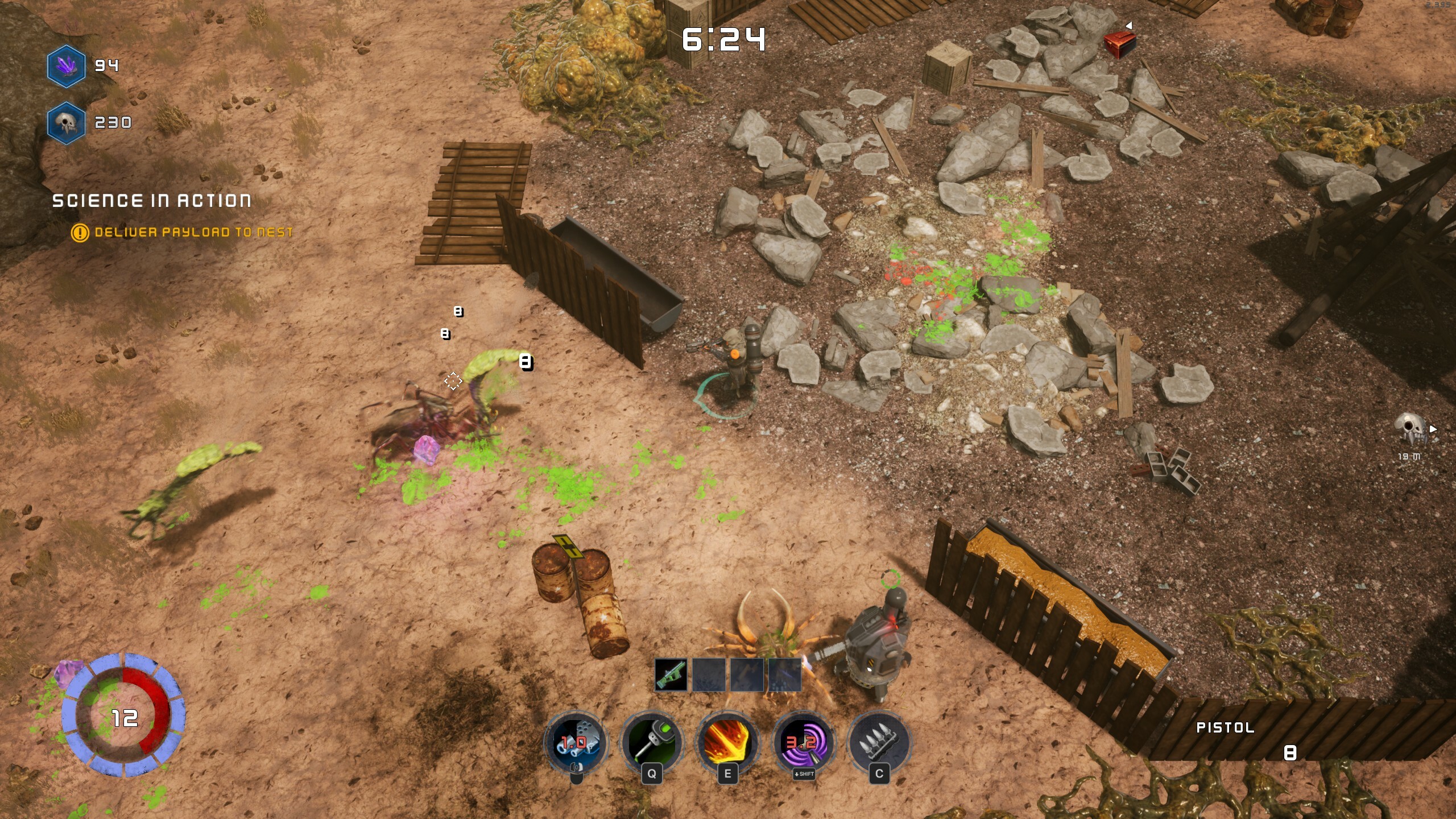
Task: Open the Pistol weapon details
Action: (x=1224, y=727)
